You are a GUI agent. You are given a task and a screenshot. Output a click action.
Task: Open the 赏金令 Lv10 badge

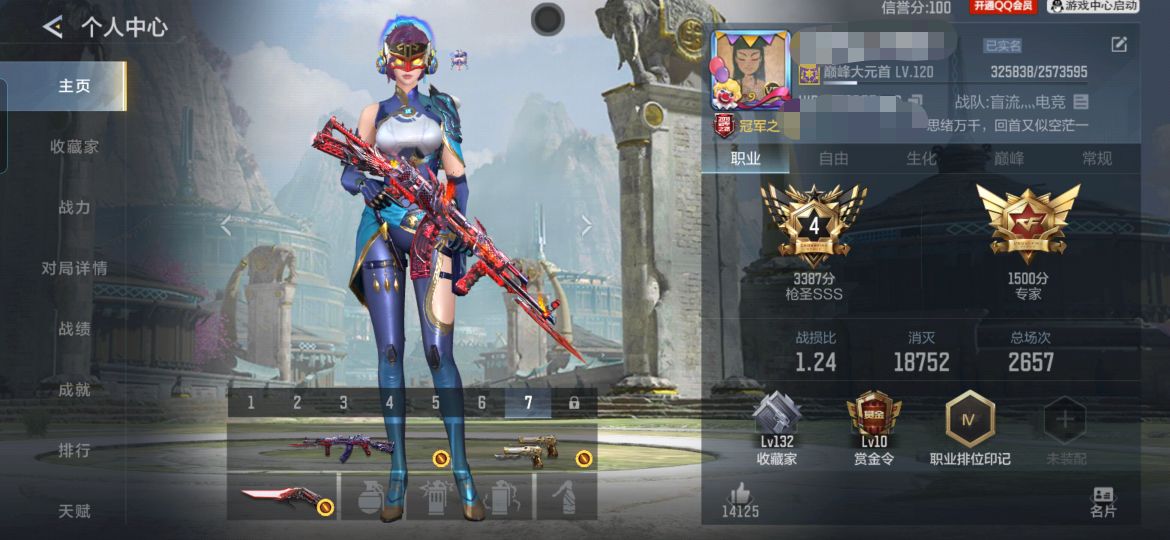tap(873, 420)
